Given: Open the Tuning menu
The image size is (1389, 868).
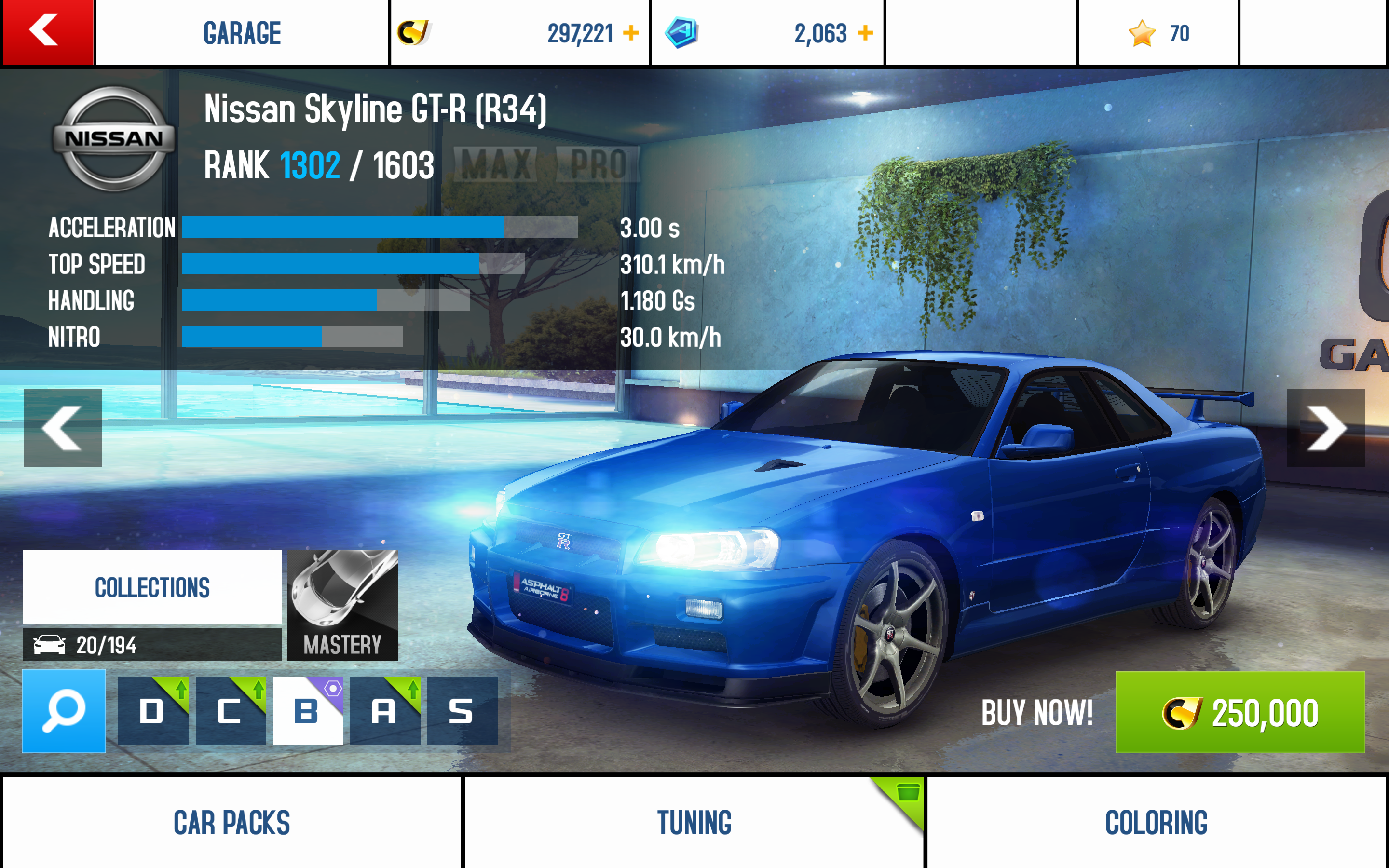Looking at the screenshot, I should tap(694, 822).
